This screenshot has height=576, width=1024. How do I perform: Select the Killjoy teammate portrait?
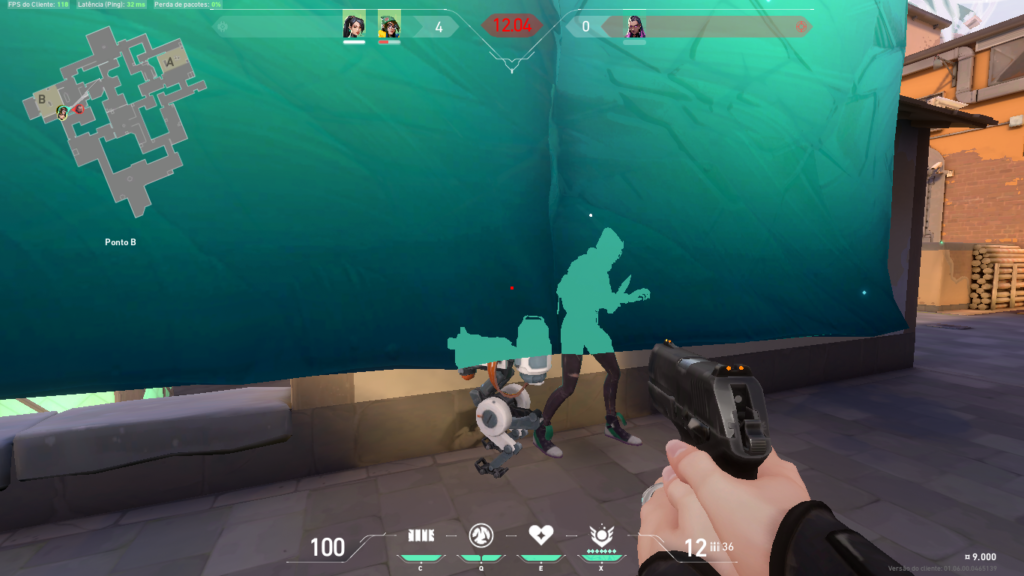click(389, 27)
